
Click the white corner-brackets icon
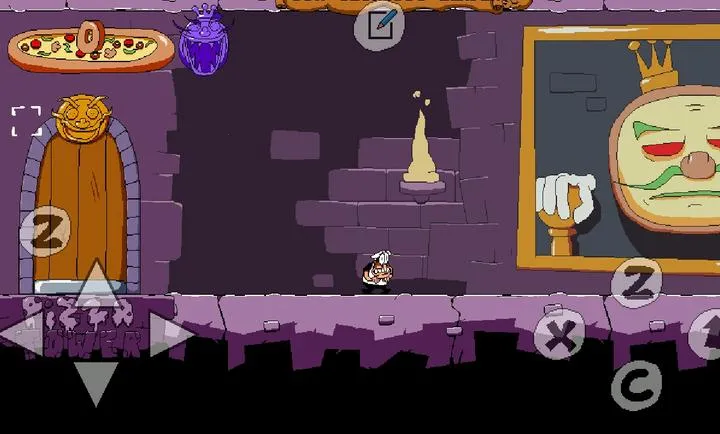click(27, 121)
